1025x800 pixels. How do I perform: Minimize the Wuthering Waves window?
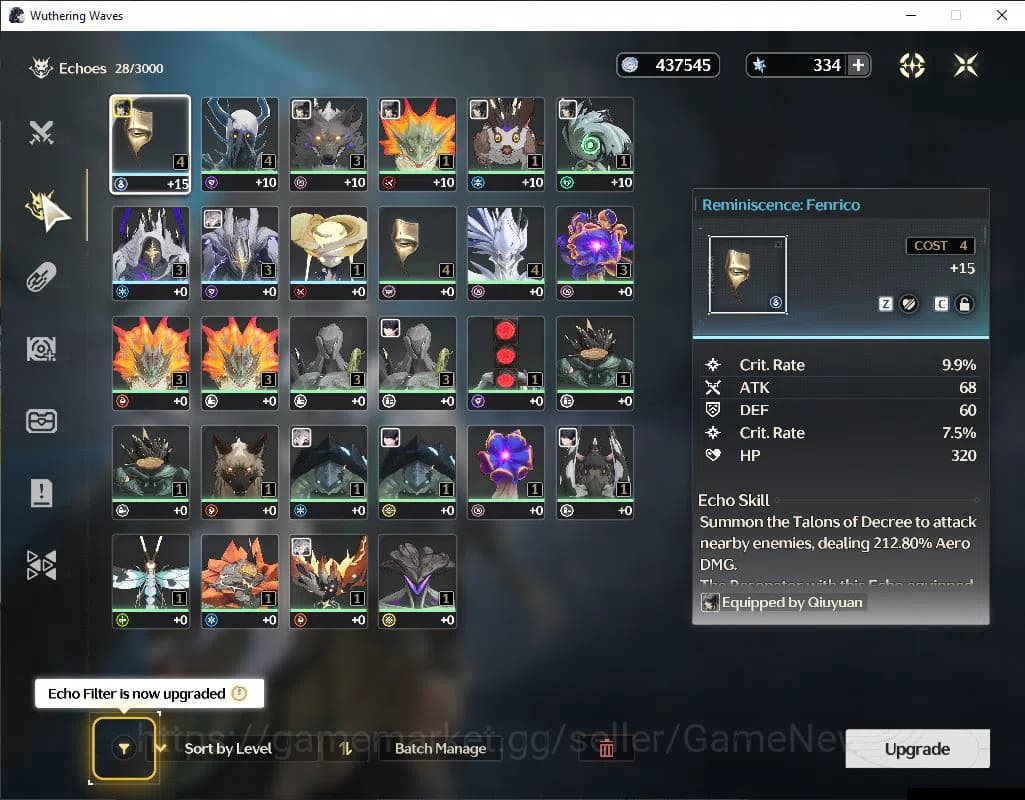tap(910, 15)
